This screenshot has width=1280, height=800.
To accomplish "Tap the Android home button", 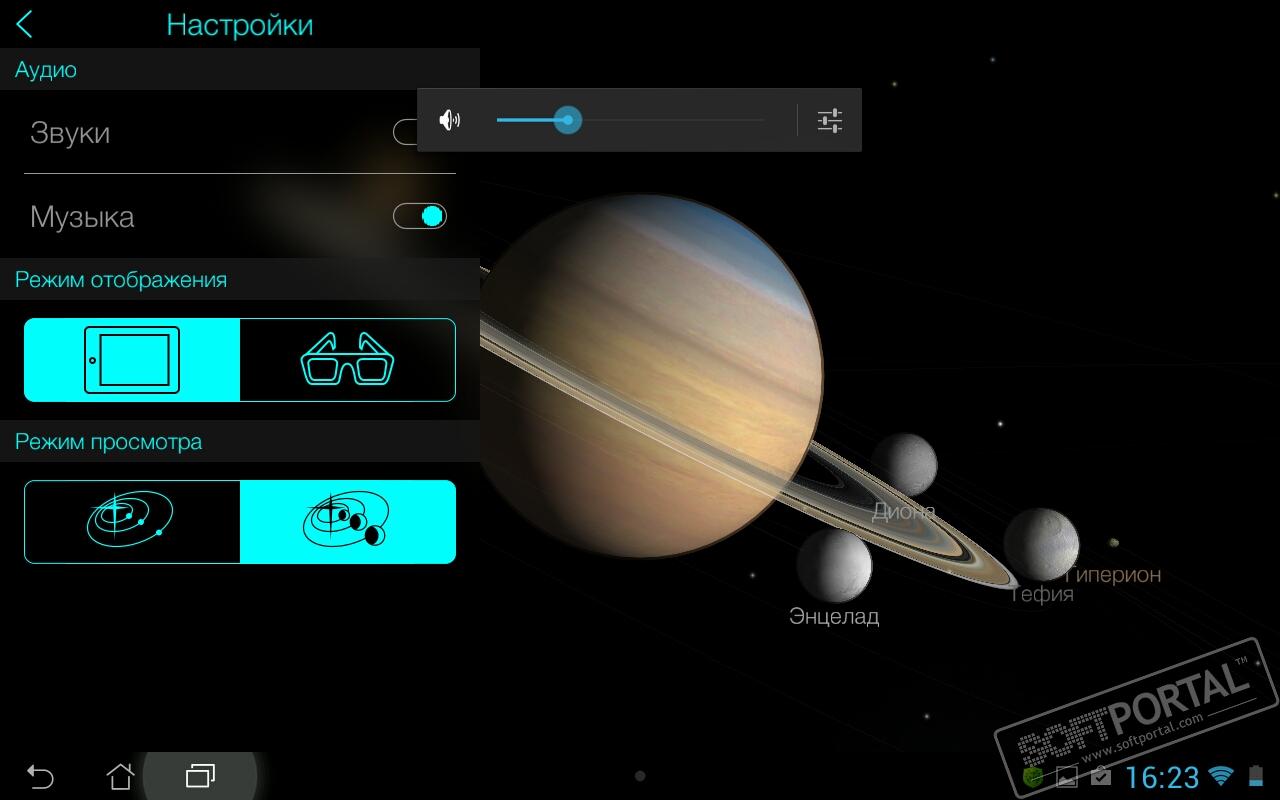I will pyautogui.click(x=120, y=776).
